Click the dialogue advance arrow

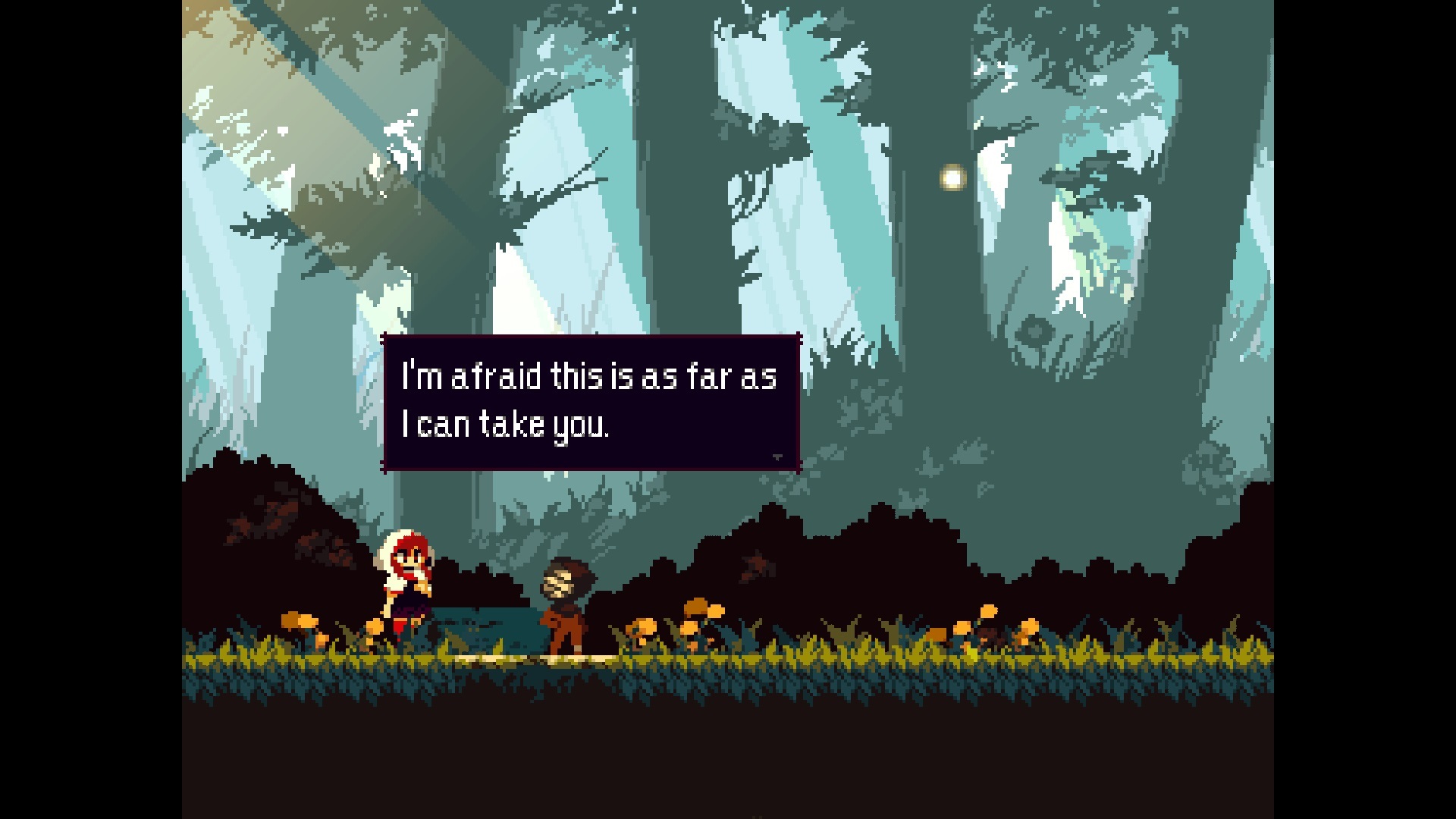click(x=777, y=457)
